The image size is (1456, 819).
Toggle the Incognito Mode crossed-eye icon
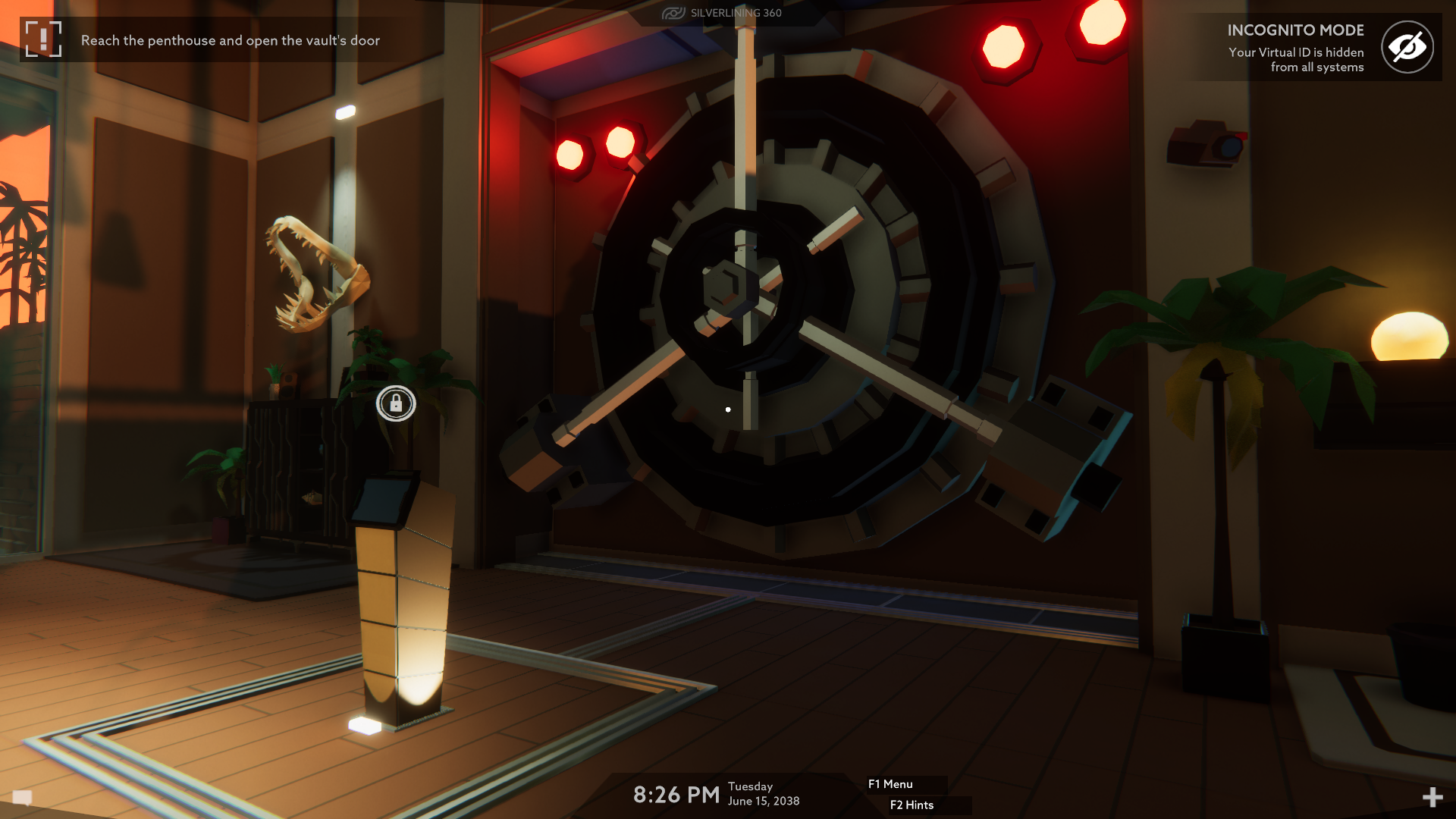coord(1407,47)
